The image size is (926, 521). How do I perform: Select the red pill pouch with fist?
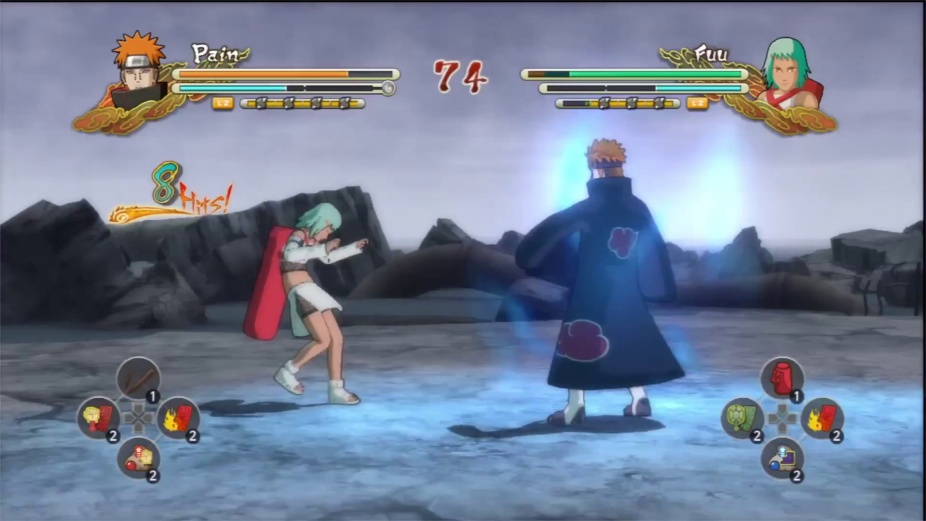138,458
